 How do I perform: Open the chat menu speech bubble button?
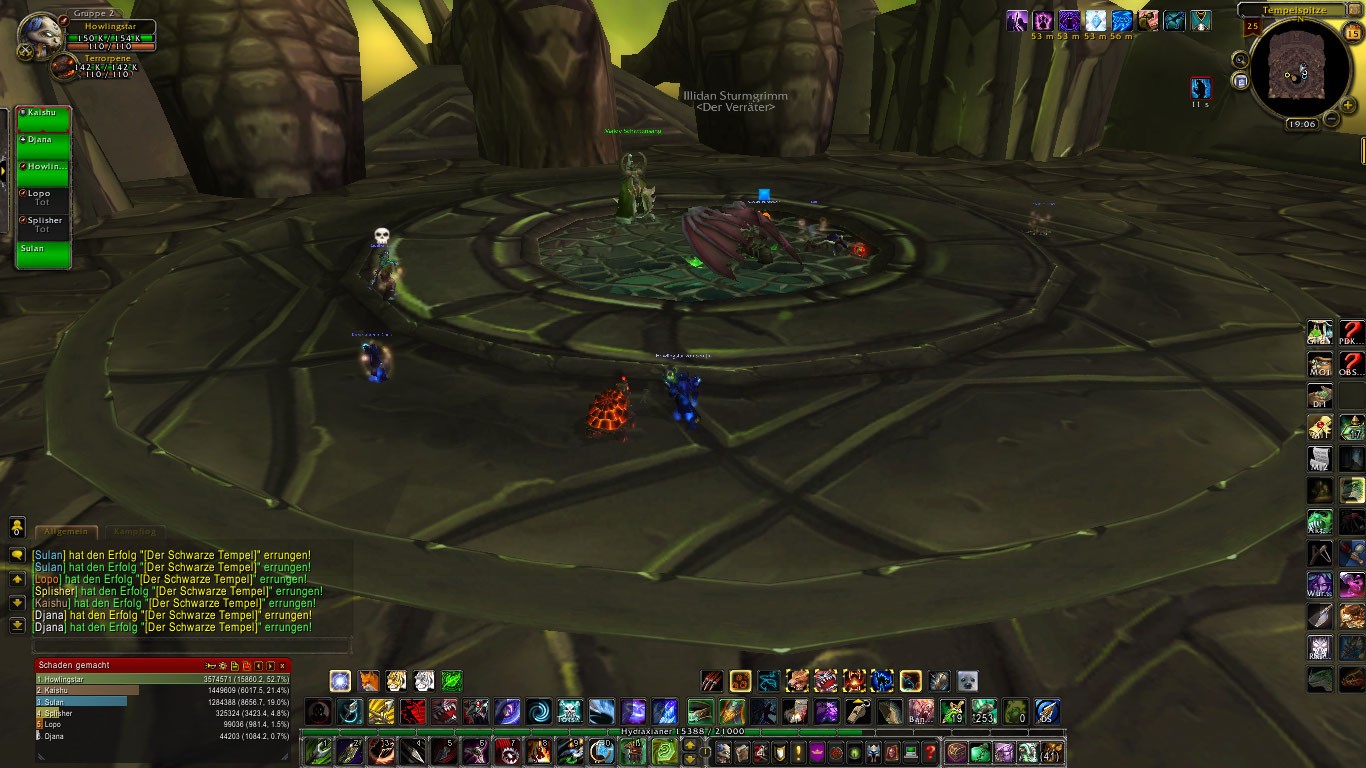click(17, 554)
